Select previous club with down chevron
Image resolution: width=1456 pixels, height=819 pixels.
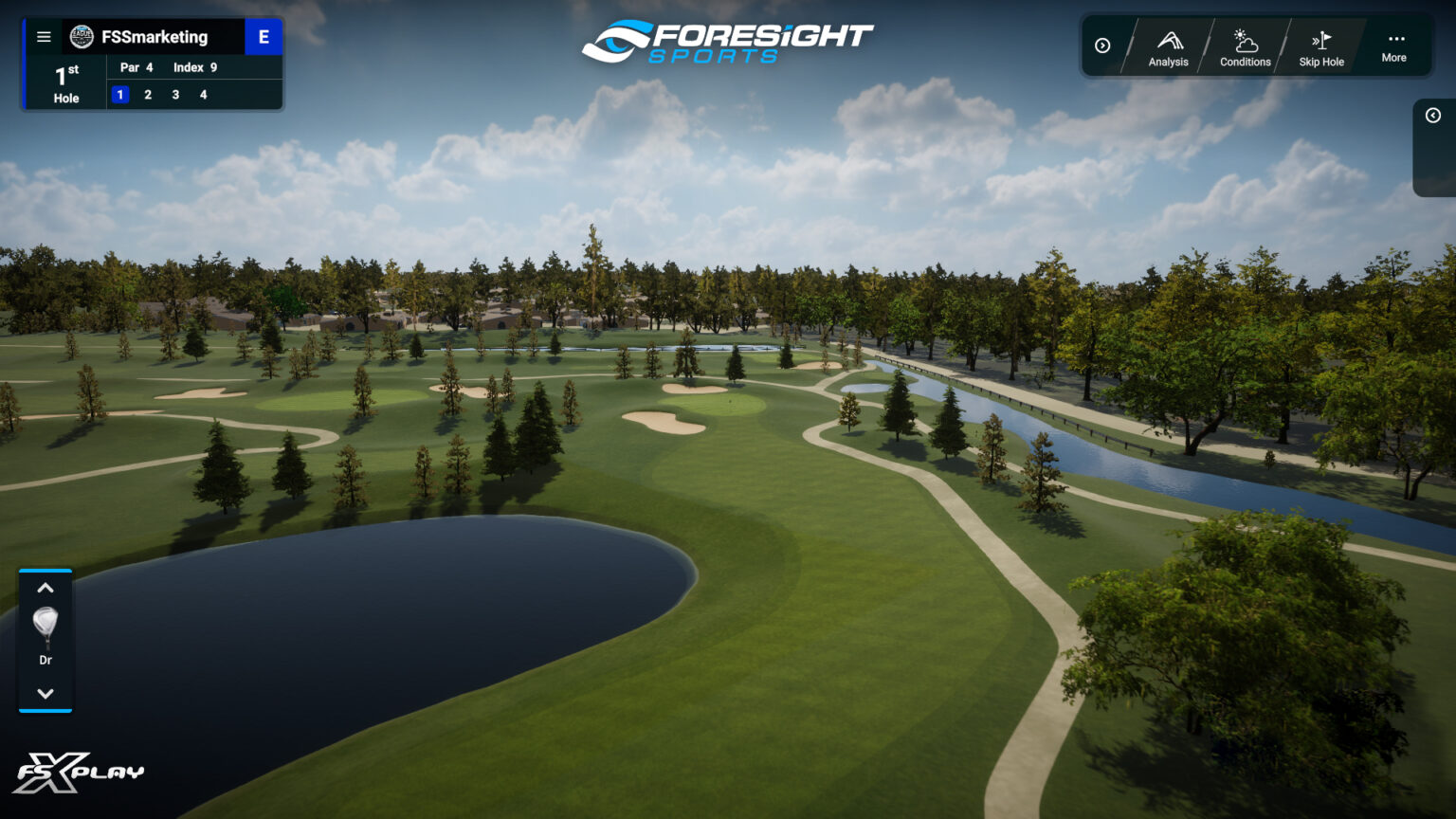pos(45,693)
